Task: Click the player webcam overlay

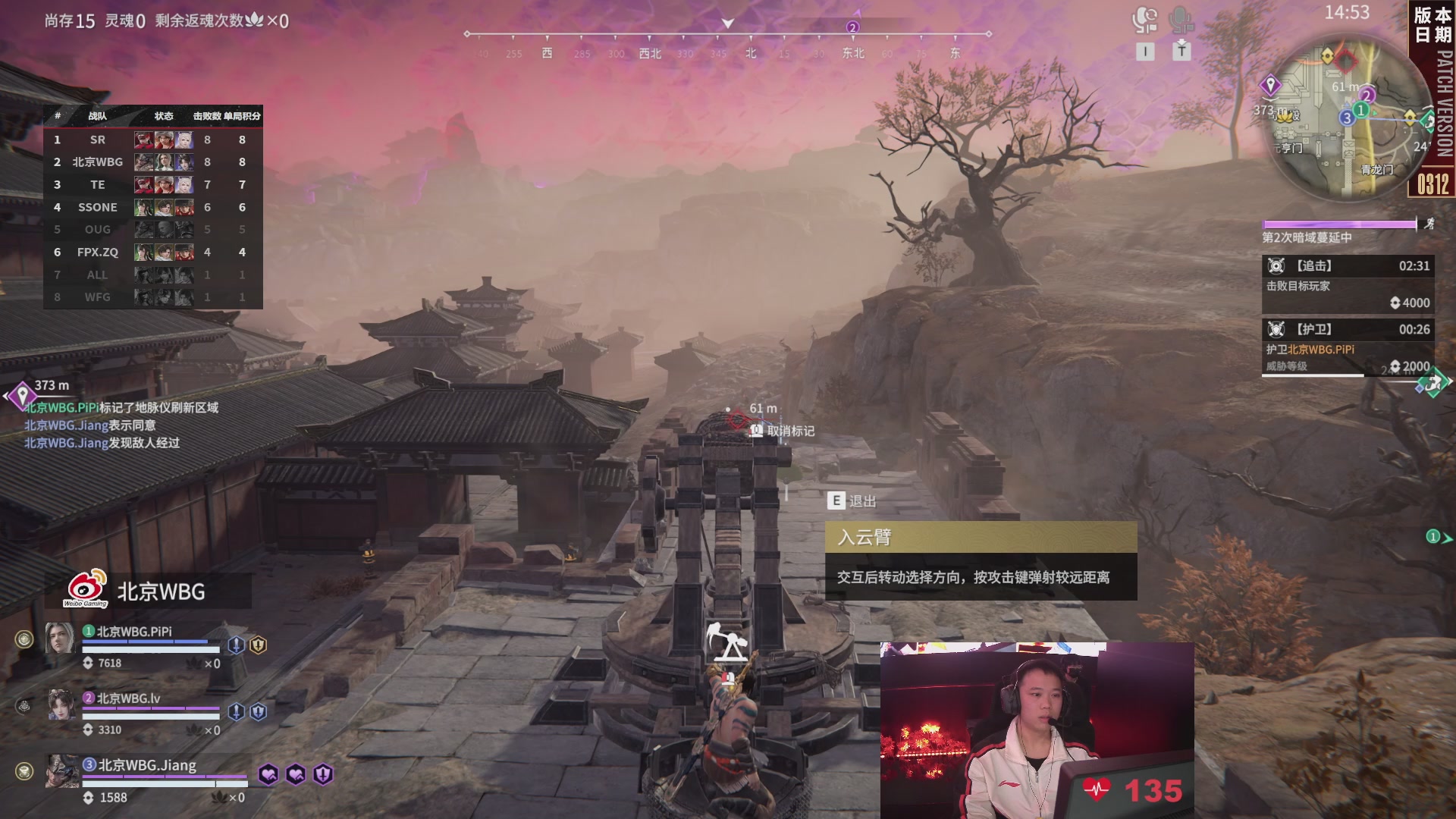Action: tap(1037, 730)
